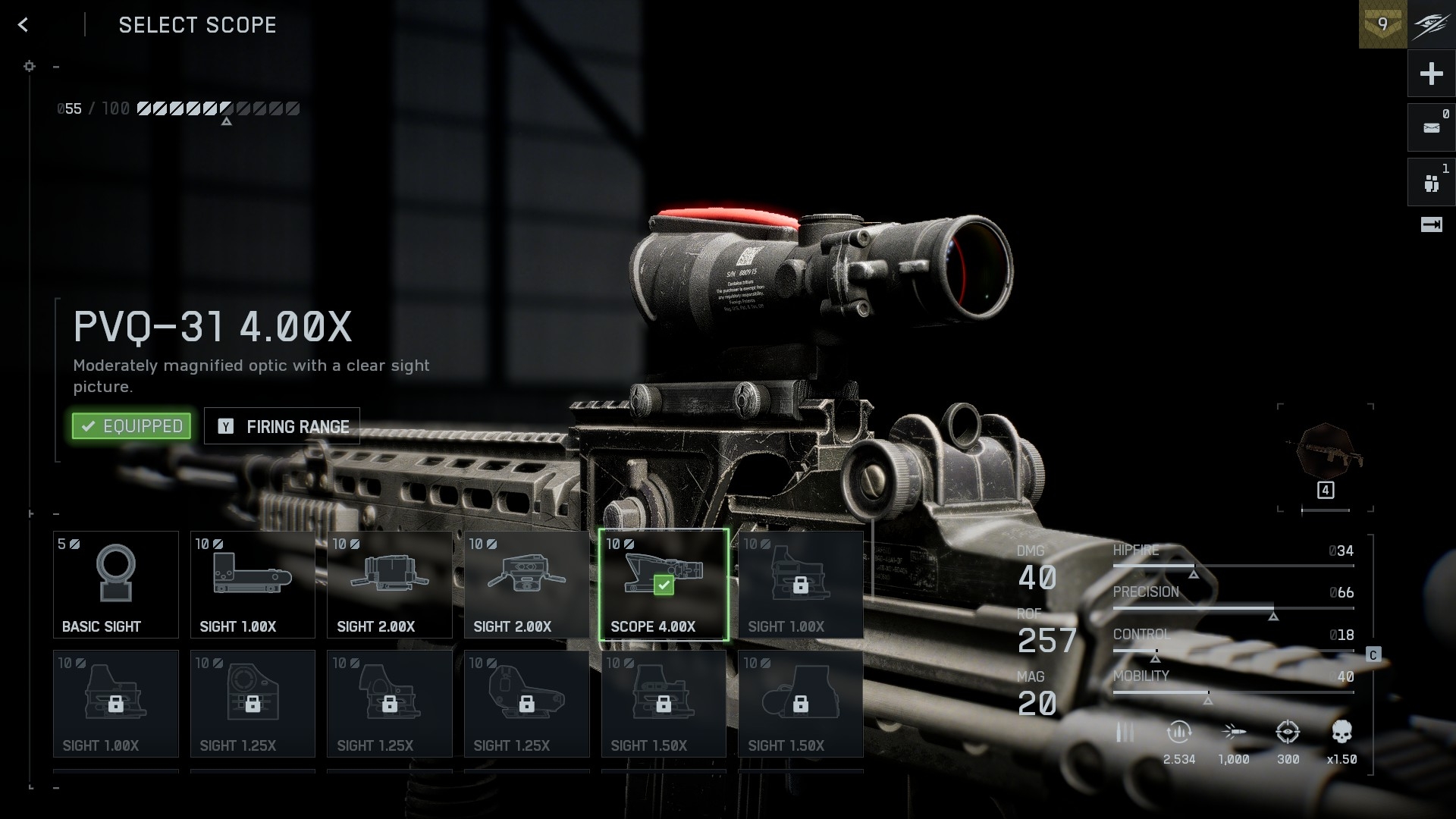Click the plus icon on the right sidebar
This screenshot has height=819, width=1456.
(x=1431, y=74)
